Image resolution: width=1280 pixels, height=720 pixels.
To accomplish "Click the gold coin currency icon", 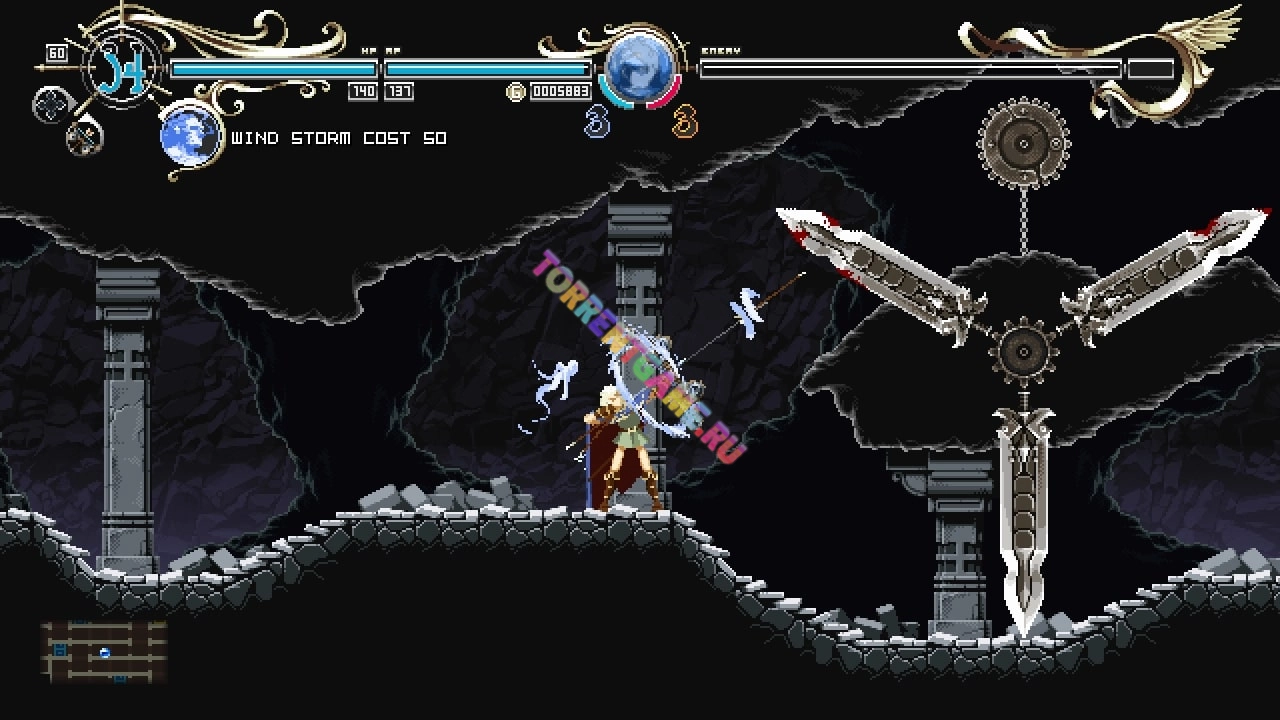I will [x=516, y=91].
